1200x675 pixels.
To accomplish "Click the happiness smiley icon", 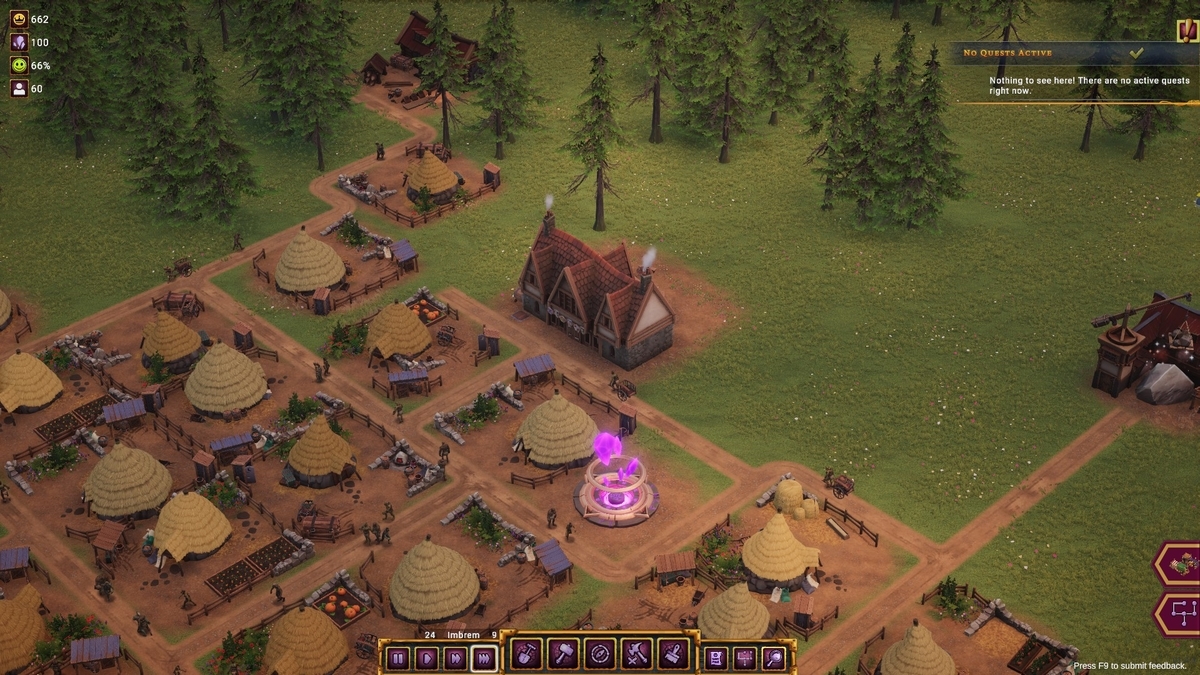I will point(19,65).
